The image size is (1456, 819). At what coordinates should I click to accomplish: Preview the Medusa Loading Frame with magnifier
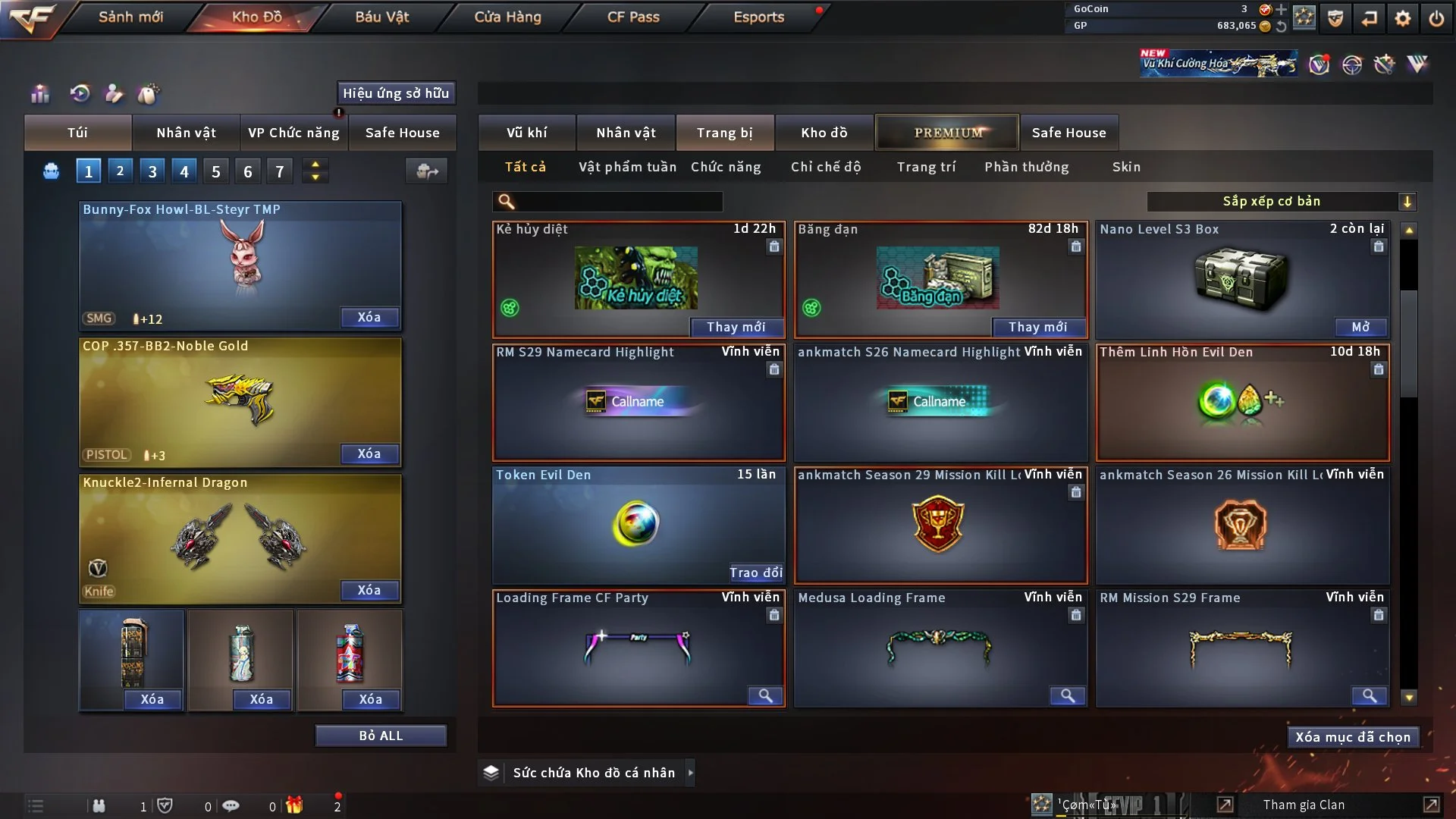tap(1067, 695)
